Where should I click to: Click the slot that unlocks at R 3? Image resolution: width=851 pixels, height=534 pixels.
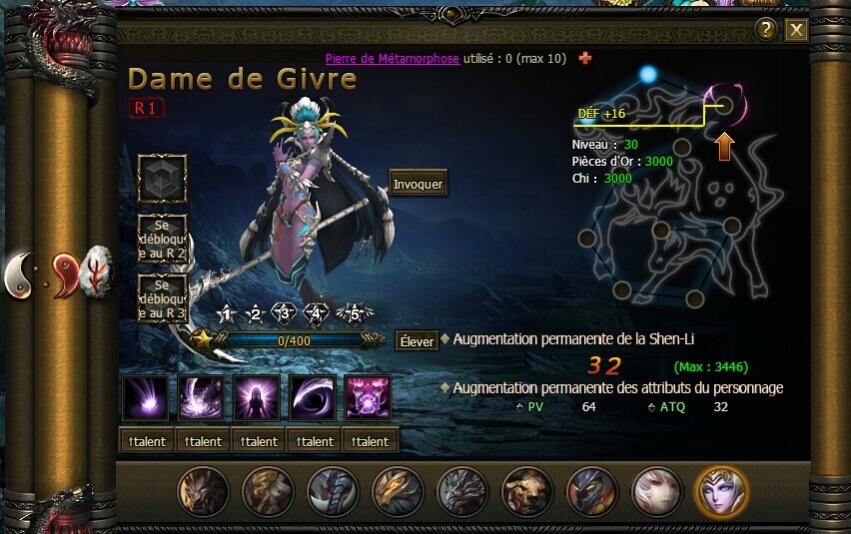coord(162,299)
